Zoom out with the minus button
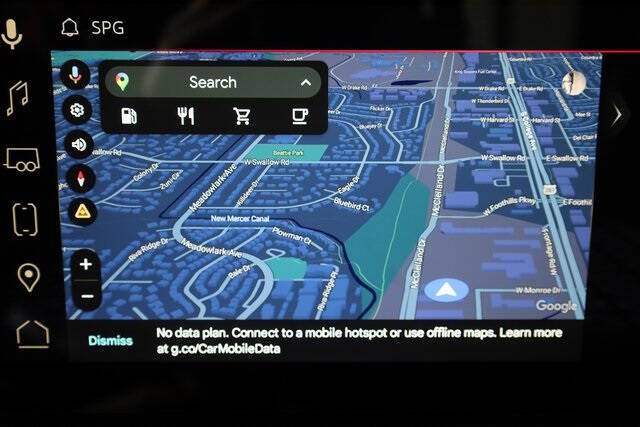640x427 pixels. point(86,296)
